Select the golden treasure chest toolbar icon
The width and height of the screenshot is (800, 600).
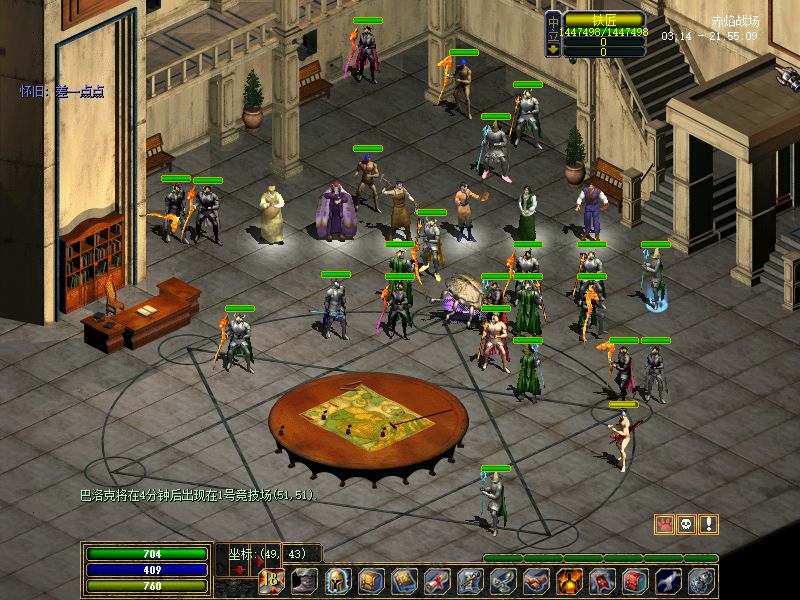tap(371, 581)
